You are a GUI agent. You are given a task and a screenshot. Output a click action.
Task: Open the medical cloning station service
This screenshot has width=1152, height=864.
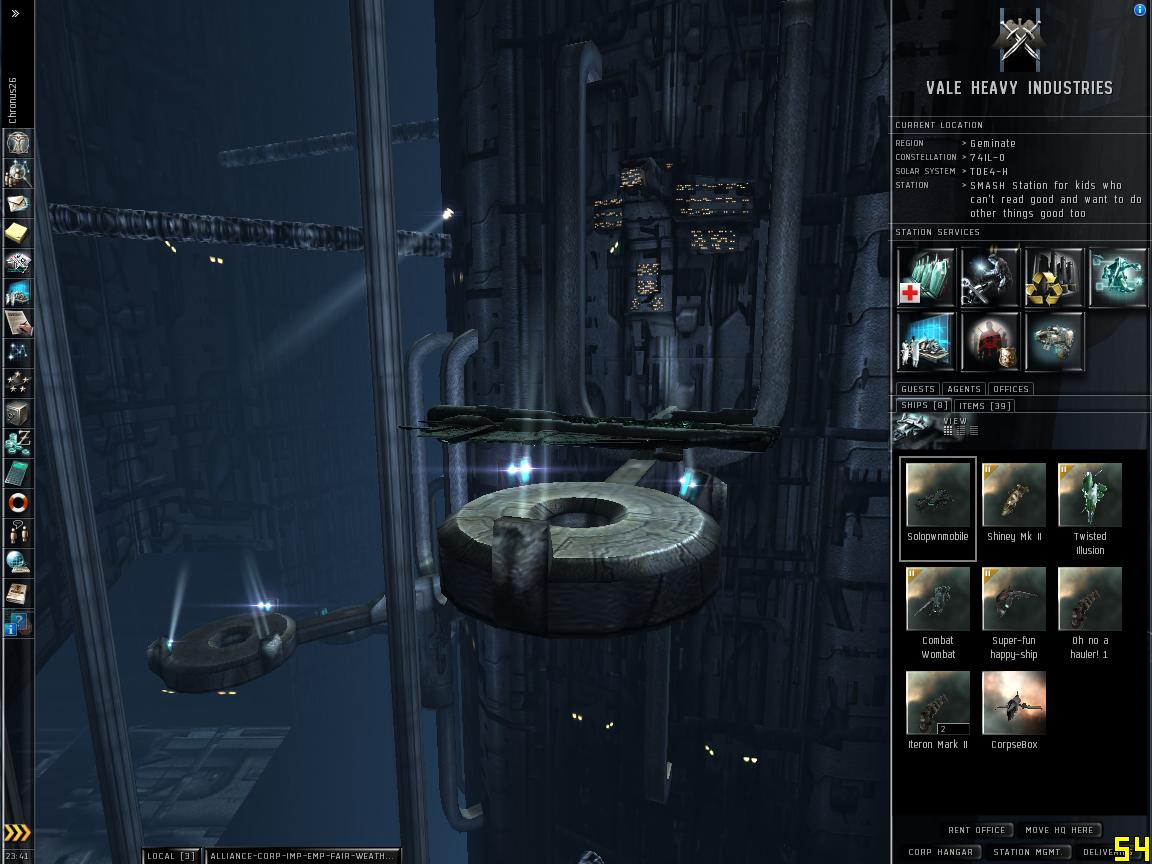[926, 277]
